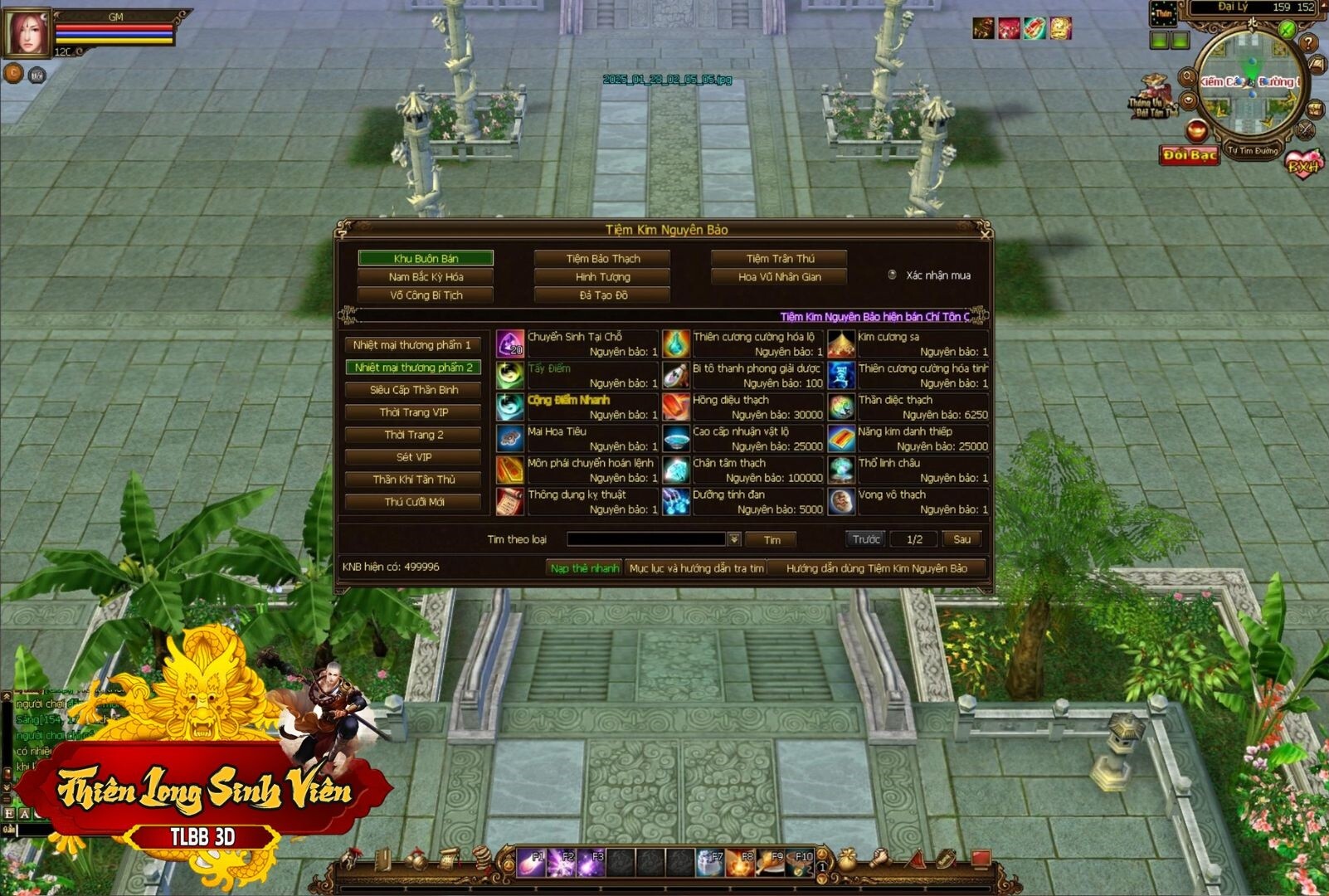Viewport: 1329px width, 896px height.
Task: Show Nhiệt mại thương phẩm 1 list
Action: click(412, 345)
